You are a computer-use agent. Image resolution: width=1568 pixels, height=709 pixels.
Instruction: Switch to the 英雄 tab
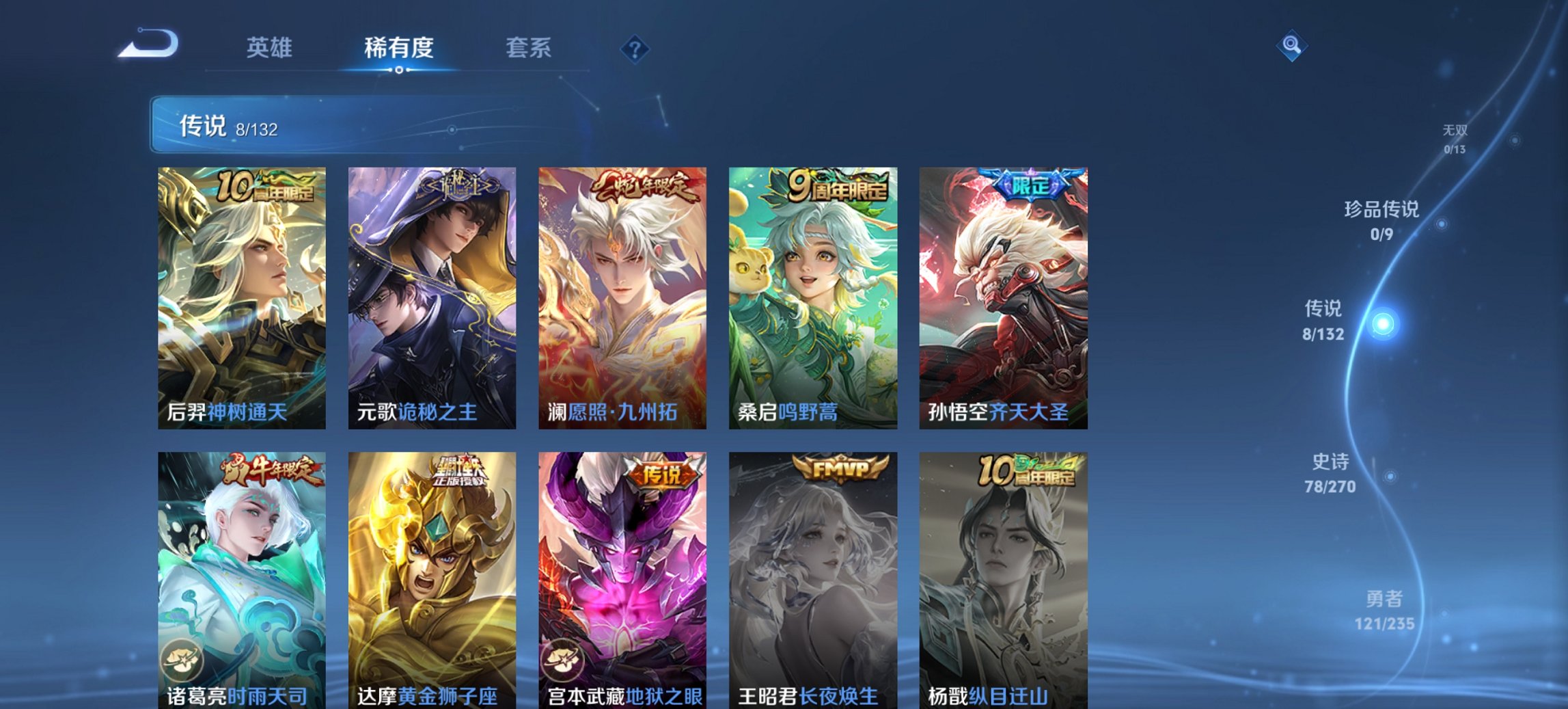[x=270, y=48]
